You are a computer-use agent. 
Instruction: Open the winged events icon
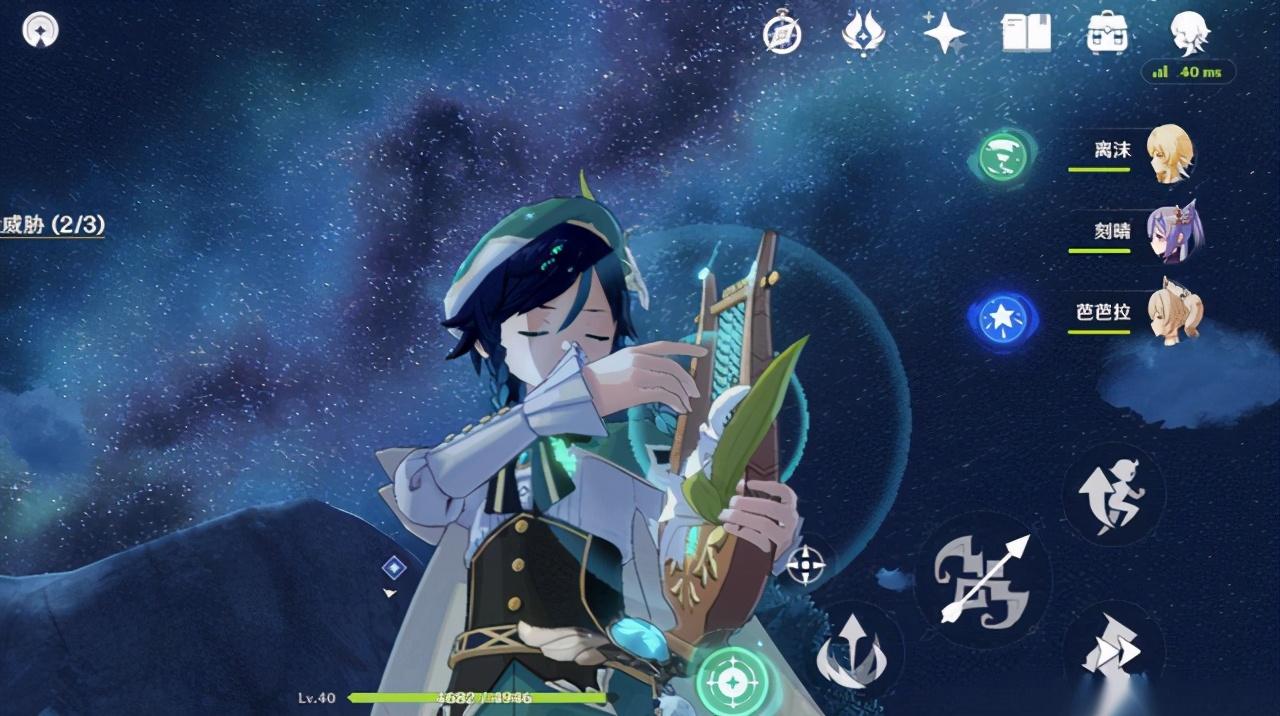(x=863, y=33)
